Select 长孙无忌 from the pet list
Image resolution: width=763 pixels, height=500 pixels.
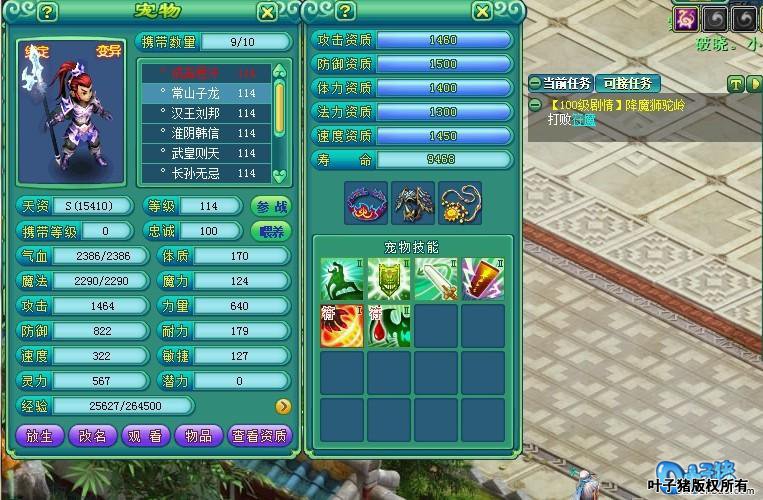[x=206, y=173]
